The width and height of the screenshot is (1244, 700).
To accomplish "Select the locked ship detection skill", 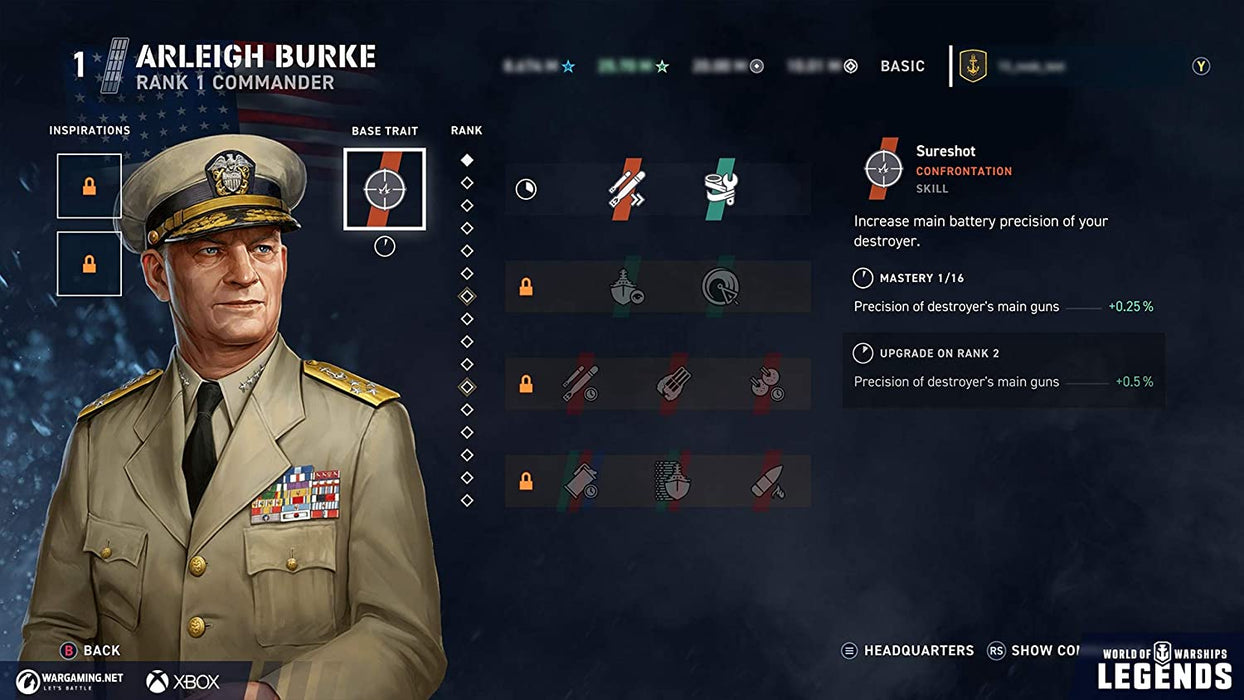I will click(627, 288).
